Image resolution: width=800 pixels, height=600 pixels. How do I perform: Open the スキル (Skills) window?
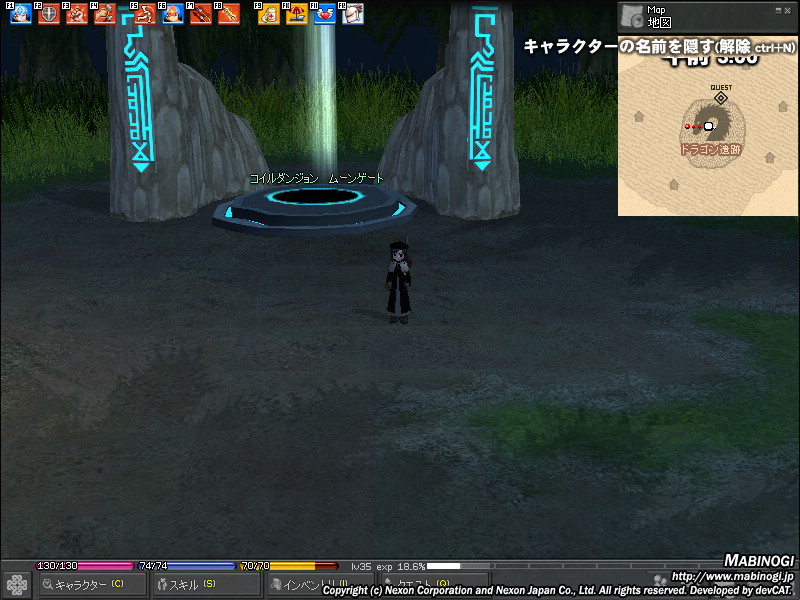click(x=192, y=584)
